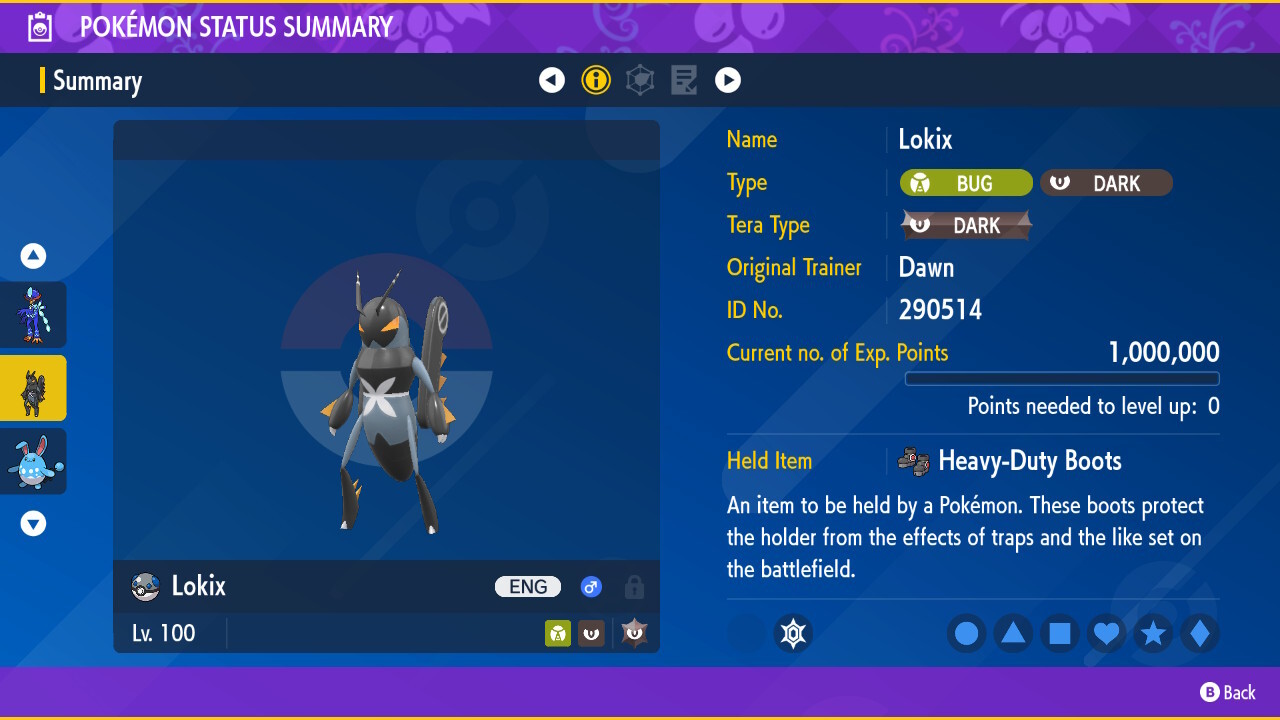Toggle the diamond marking

pyautogui.click(x=1200, y=633)
